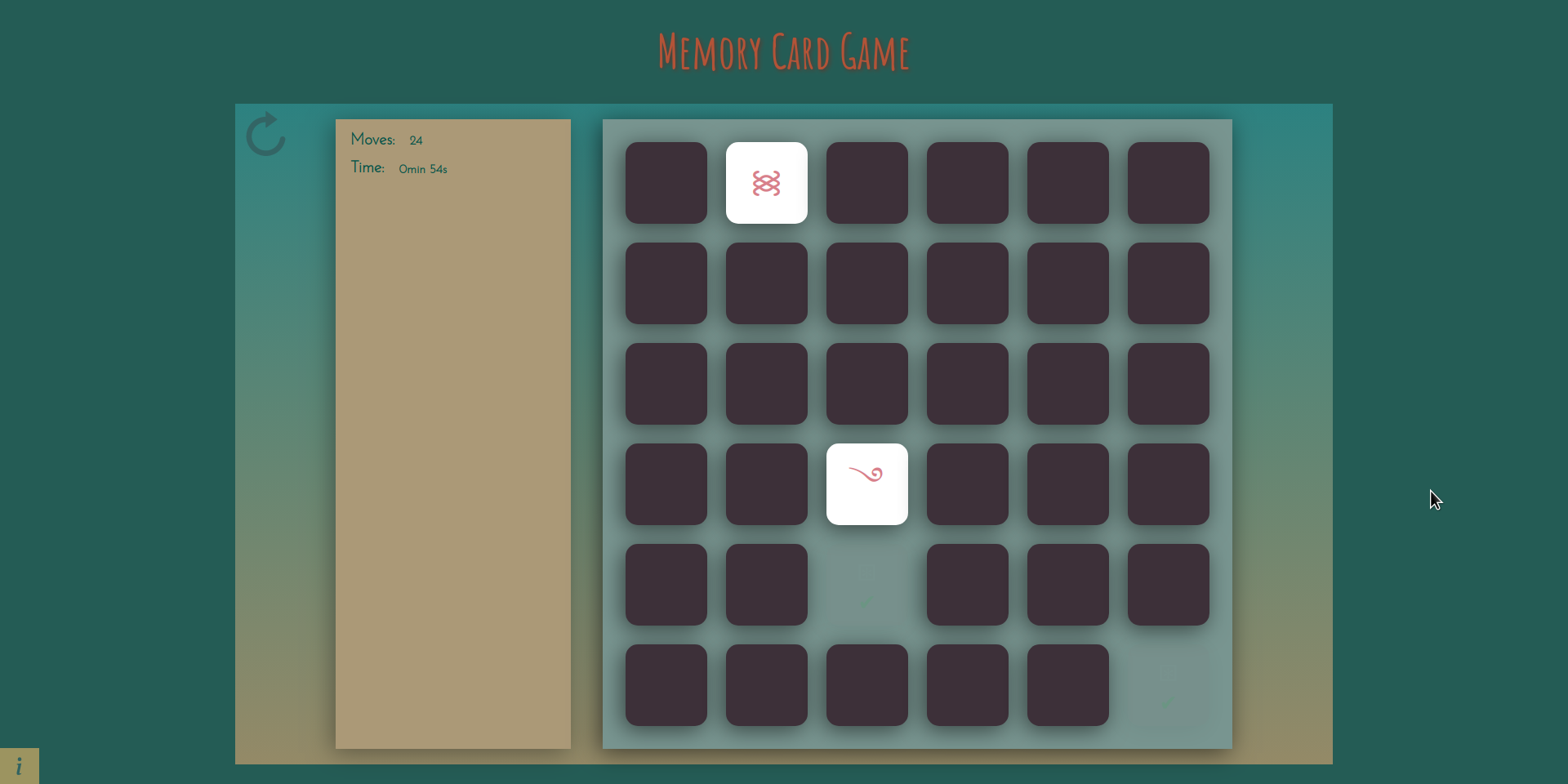Click the faded matched card with green checkmark
Screen dimensions: 1568x784
866,585
